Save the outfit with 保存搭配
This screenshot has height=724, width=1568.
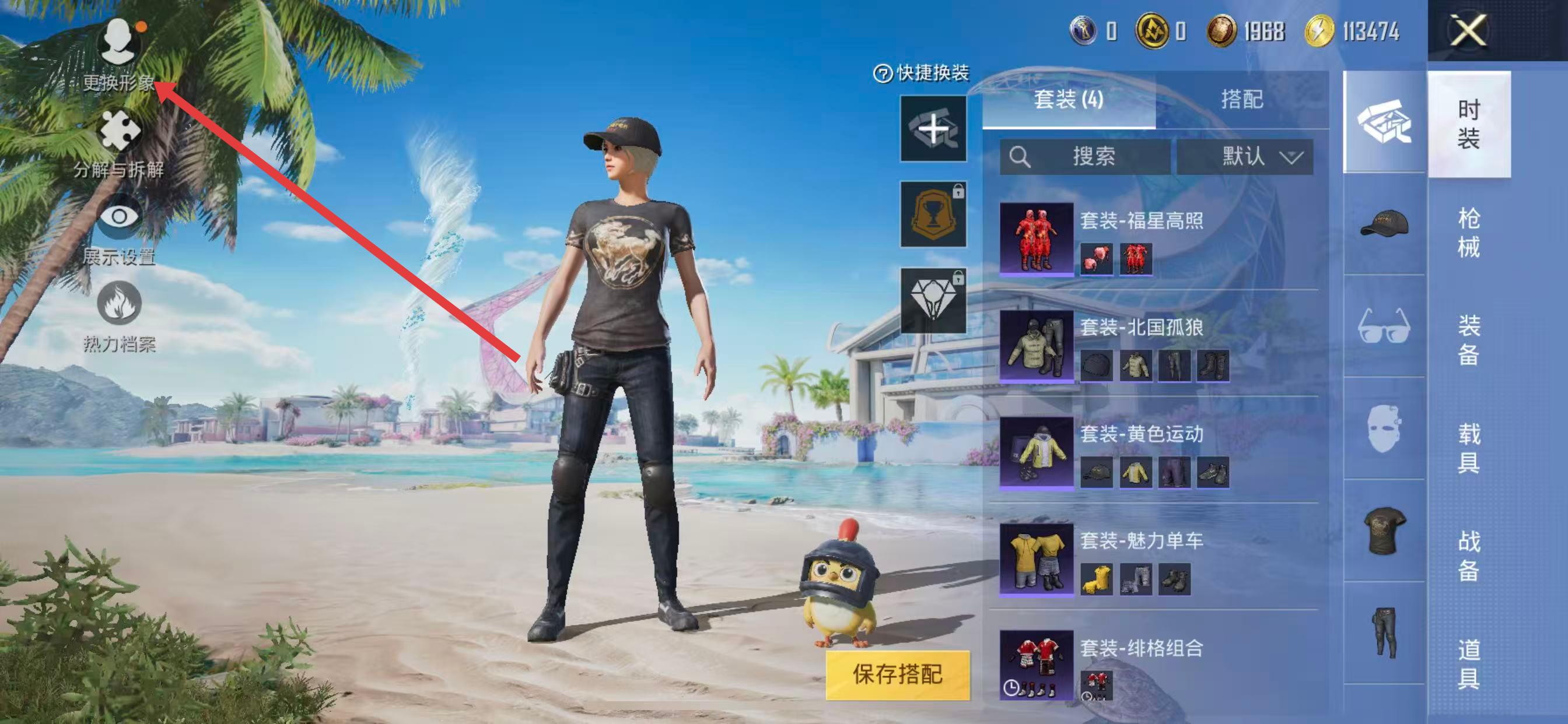[897, 674]
